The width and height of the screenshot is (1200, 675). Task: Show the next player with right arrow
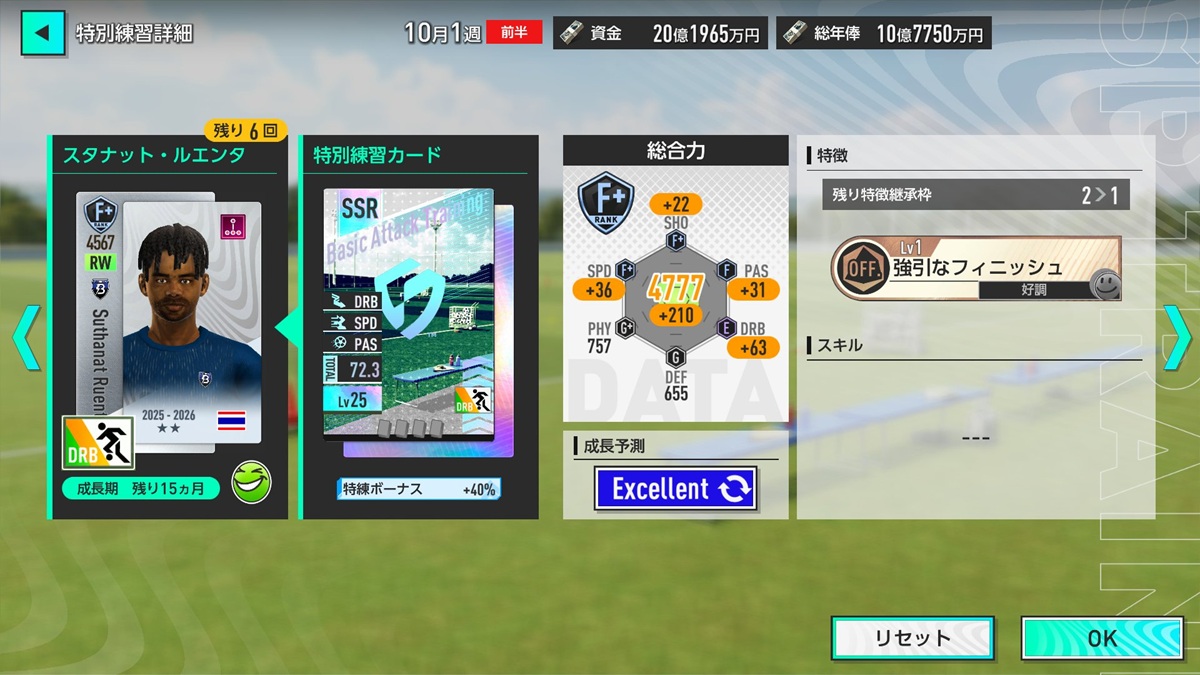[1177, 338]
